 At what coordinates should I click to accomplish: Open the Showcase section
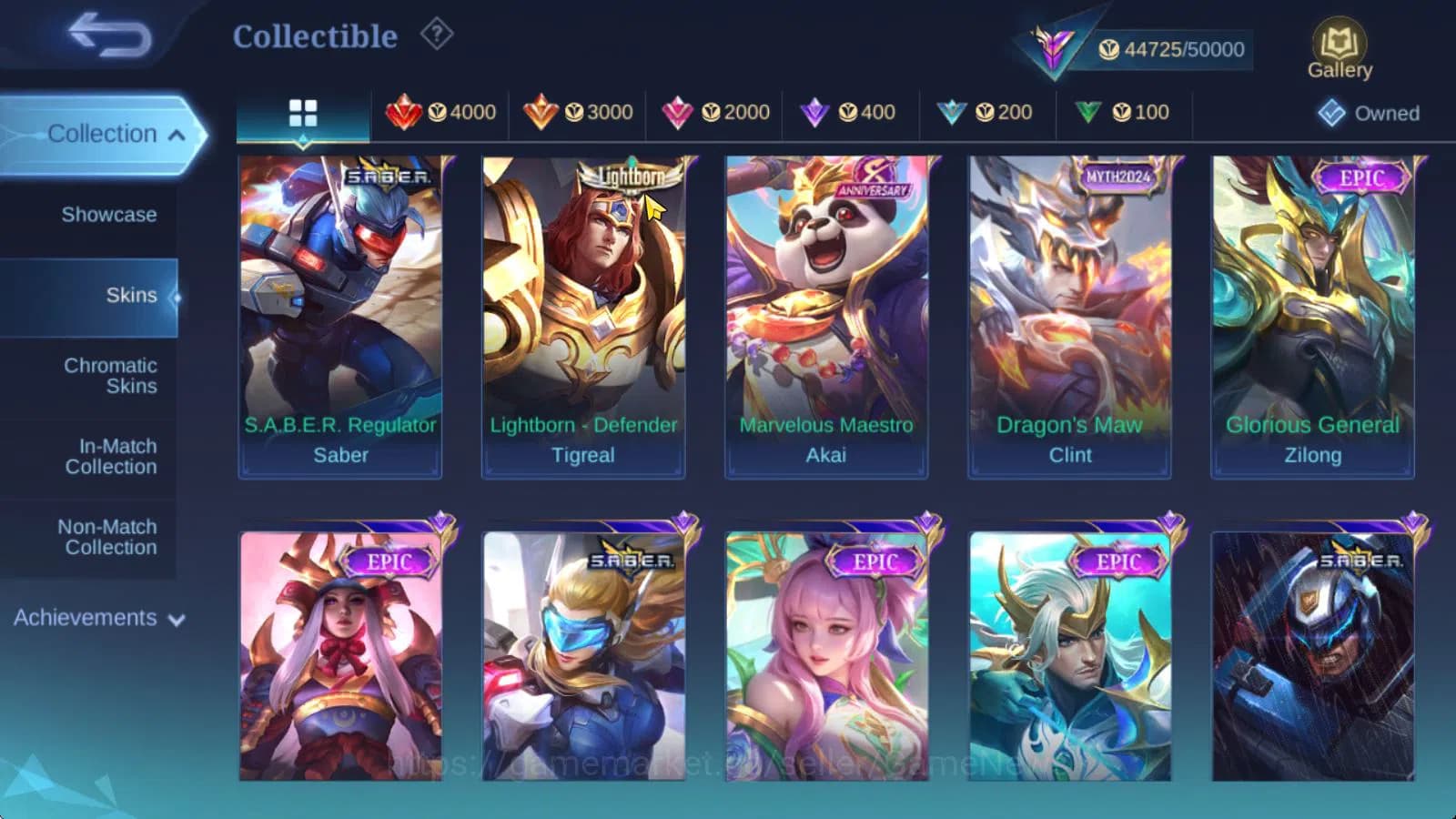(111, 215)
